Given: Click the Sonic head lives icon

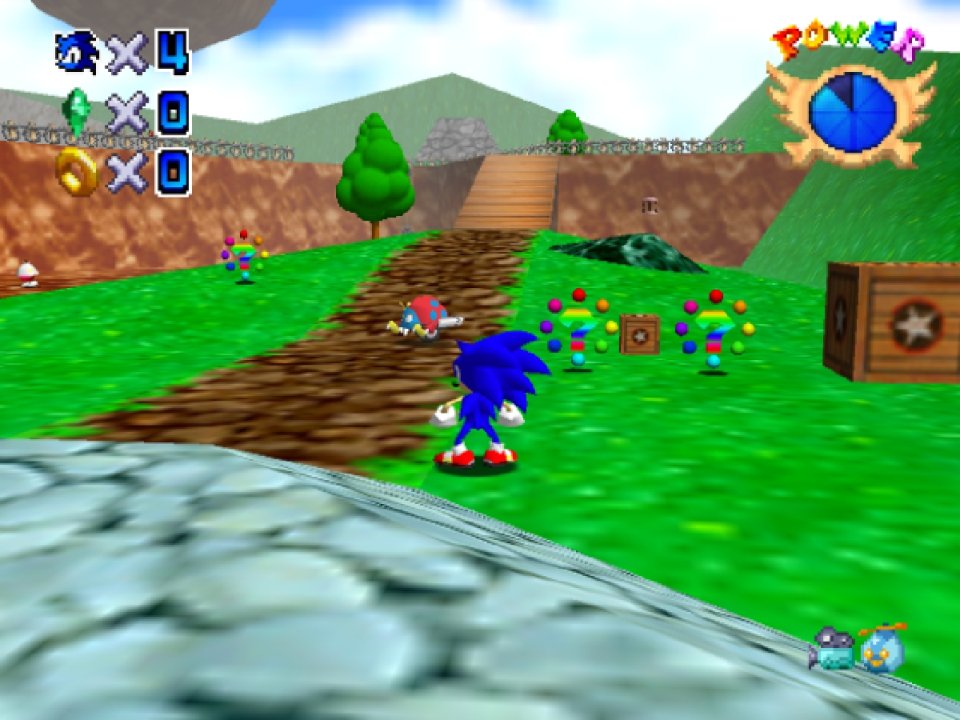Looking at the screenshot, I should click(77, 52).
